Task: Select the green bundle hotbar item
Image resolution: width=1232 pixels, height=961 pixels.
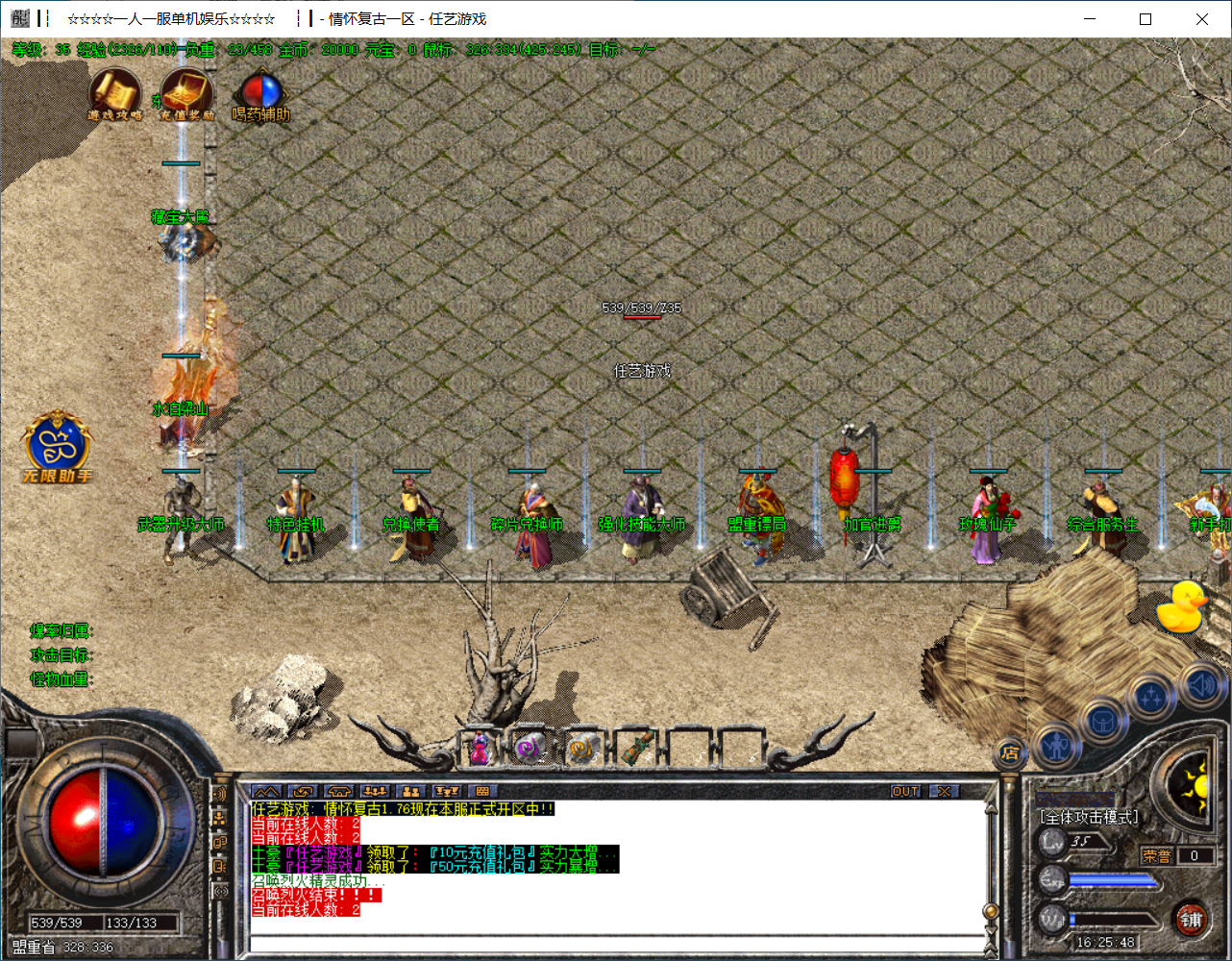Action: tap(636, 747)
